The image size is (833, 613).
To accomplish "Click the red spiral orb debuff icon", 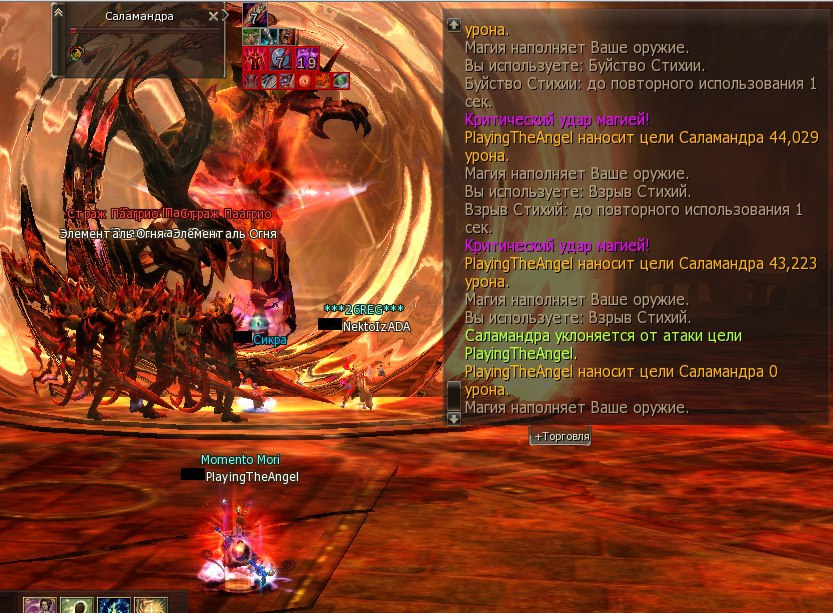I will (x=304, y=80).
